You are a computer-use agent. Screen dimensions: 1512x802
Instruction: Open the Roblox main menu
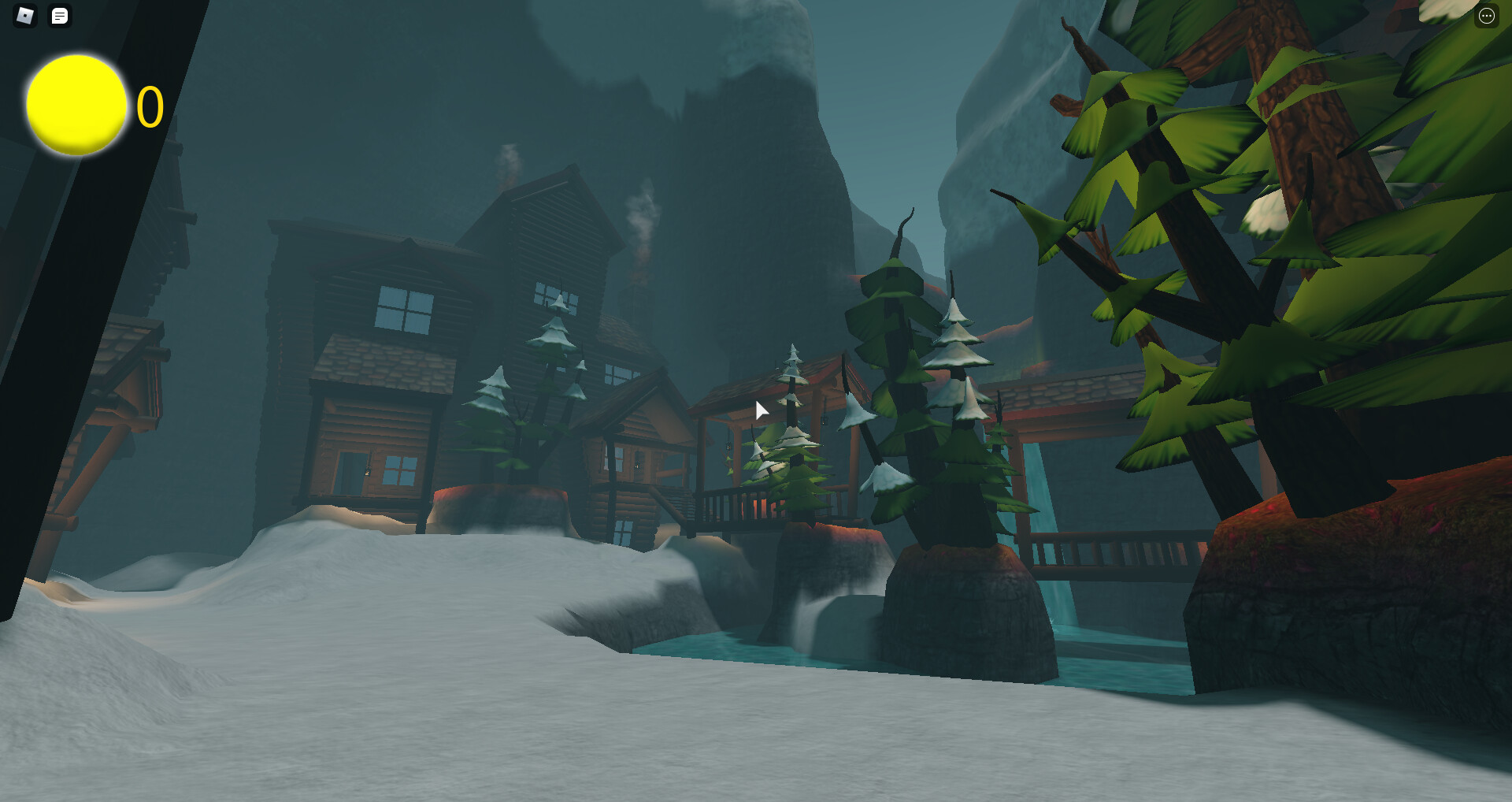25,16
